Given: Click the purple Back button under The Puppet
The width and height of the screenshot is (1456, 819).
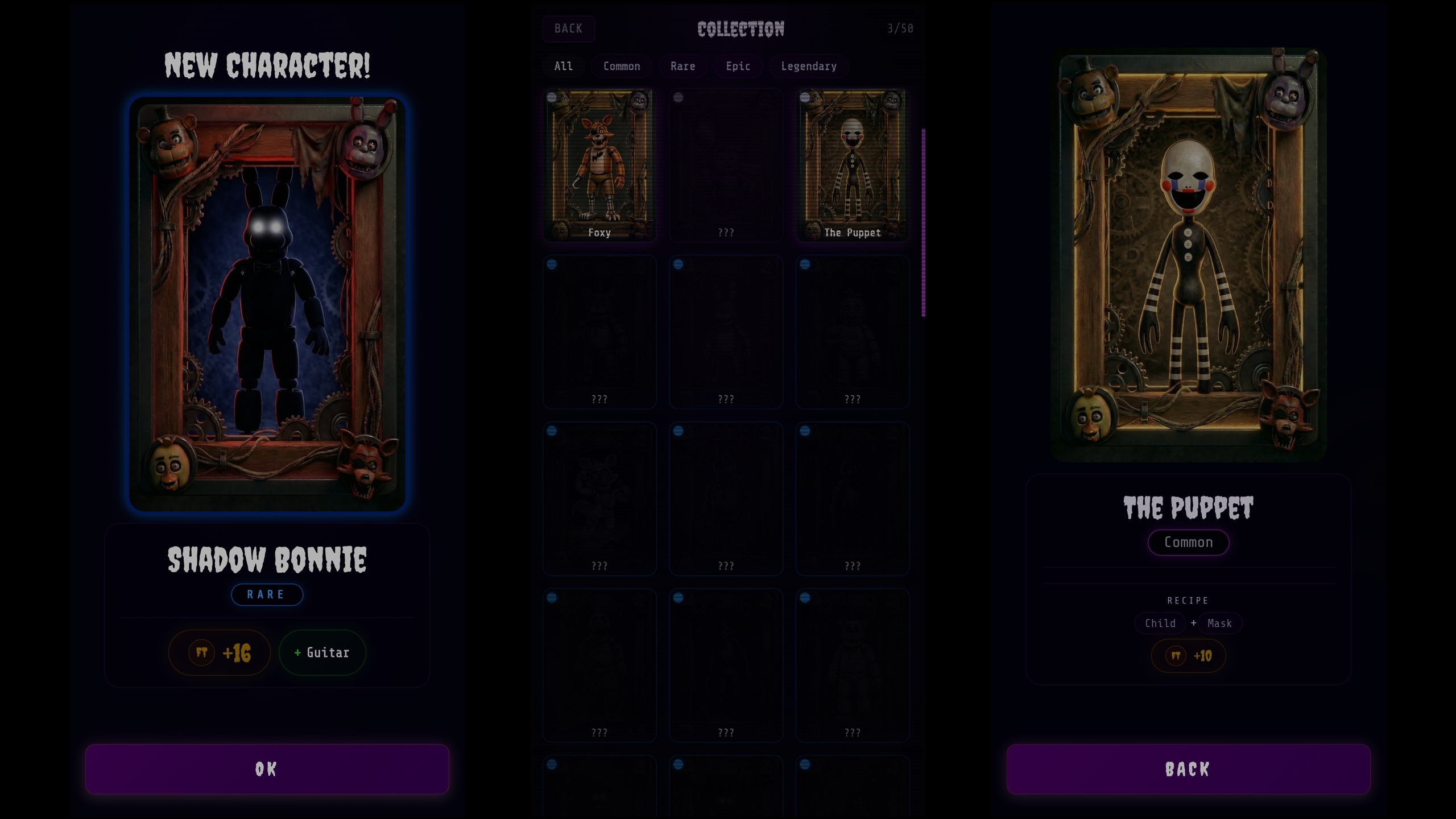Looking at the screenshot, I should 1188,769.
